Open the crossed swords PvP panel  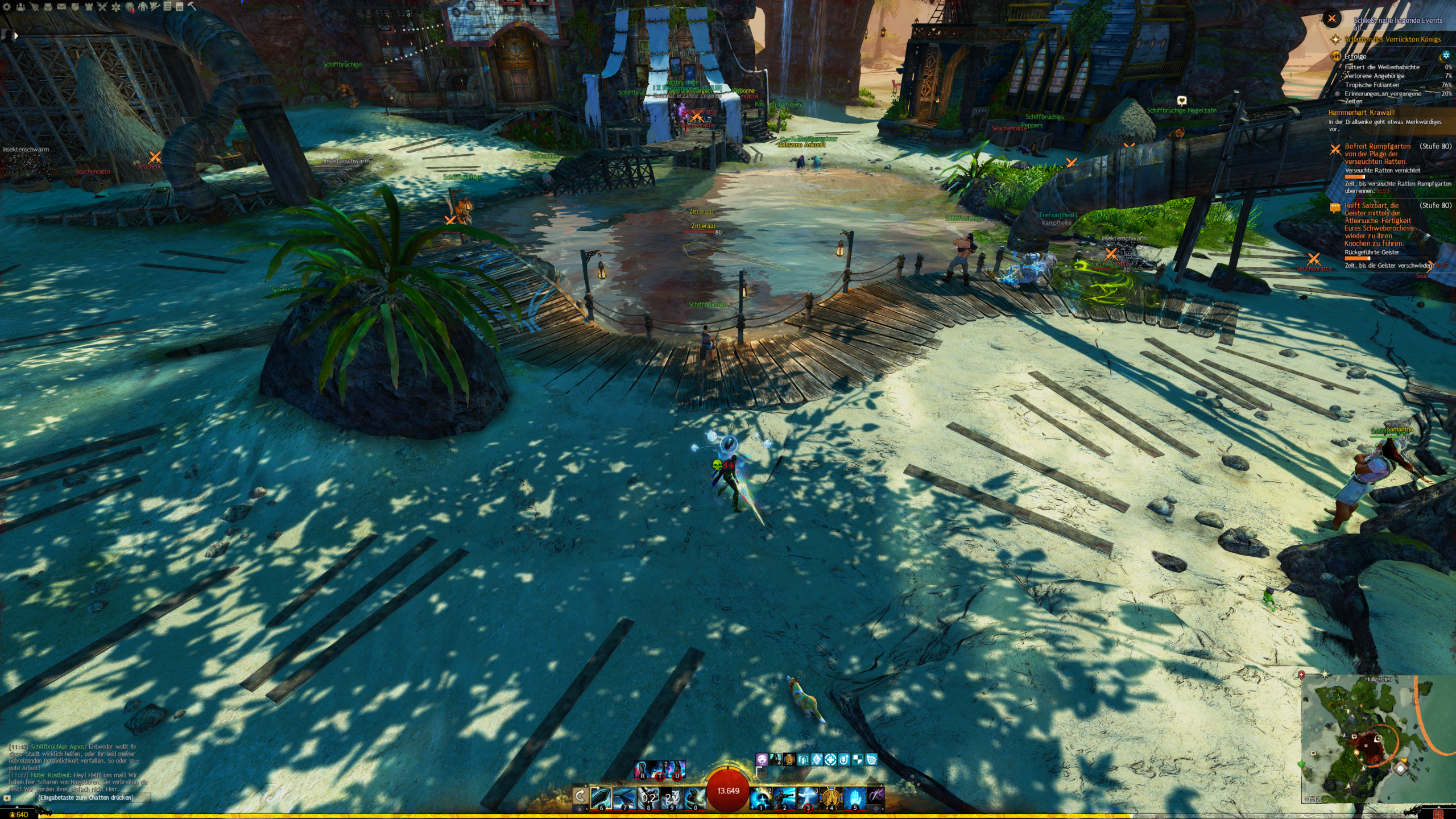coord(102,7)
